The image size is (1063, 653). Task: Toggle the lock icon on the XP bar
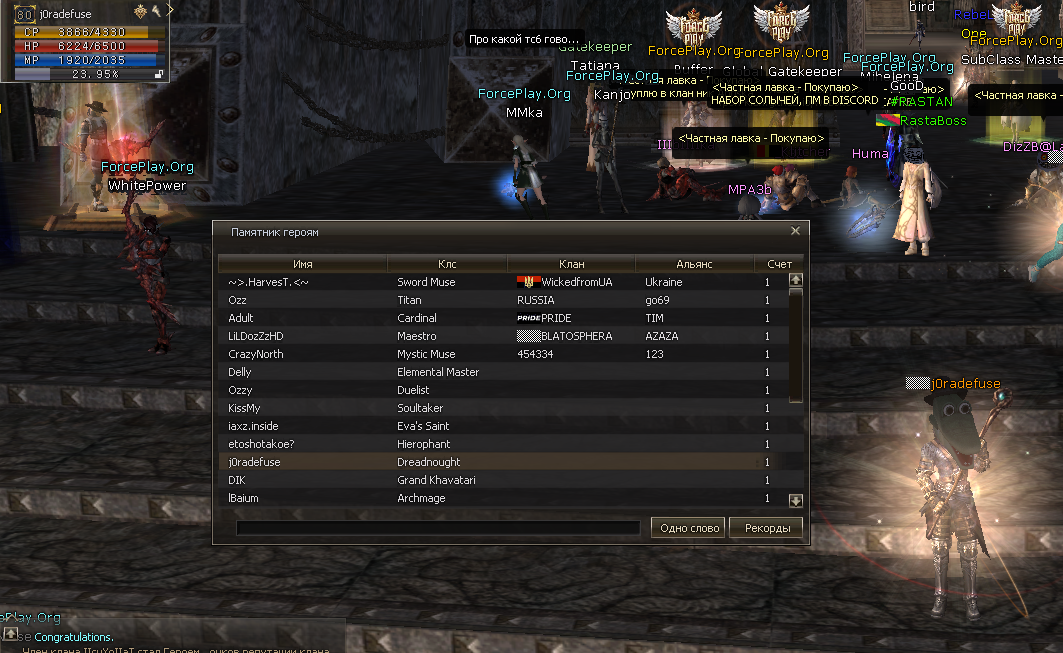tap(158, 74)
